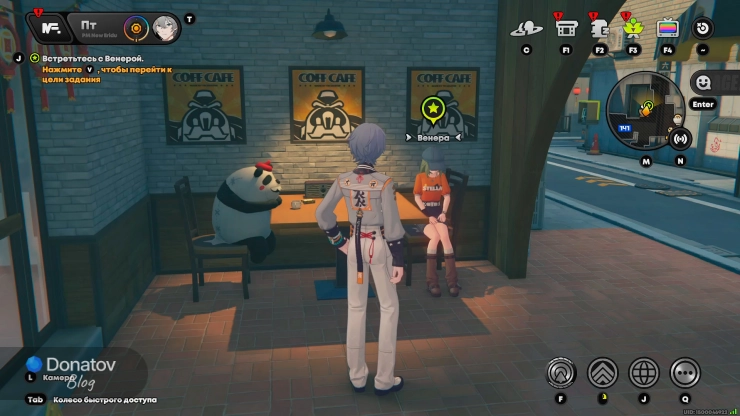Open the storefront icon in the top bar
This screenshot has height=416, width=740.
(567, 28)
